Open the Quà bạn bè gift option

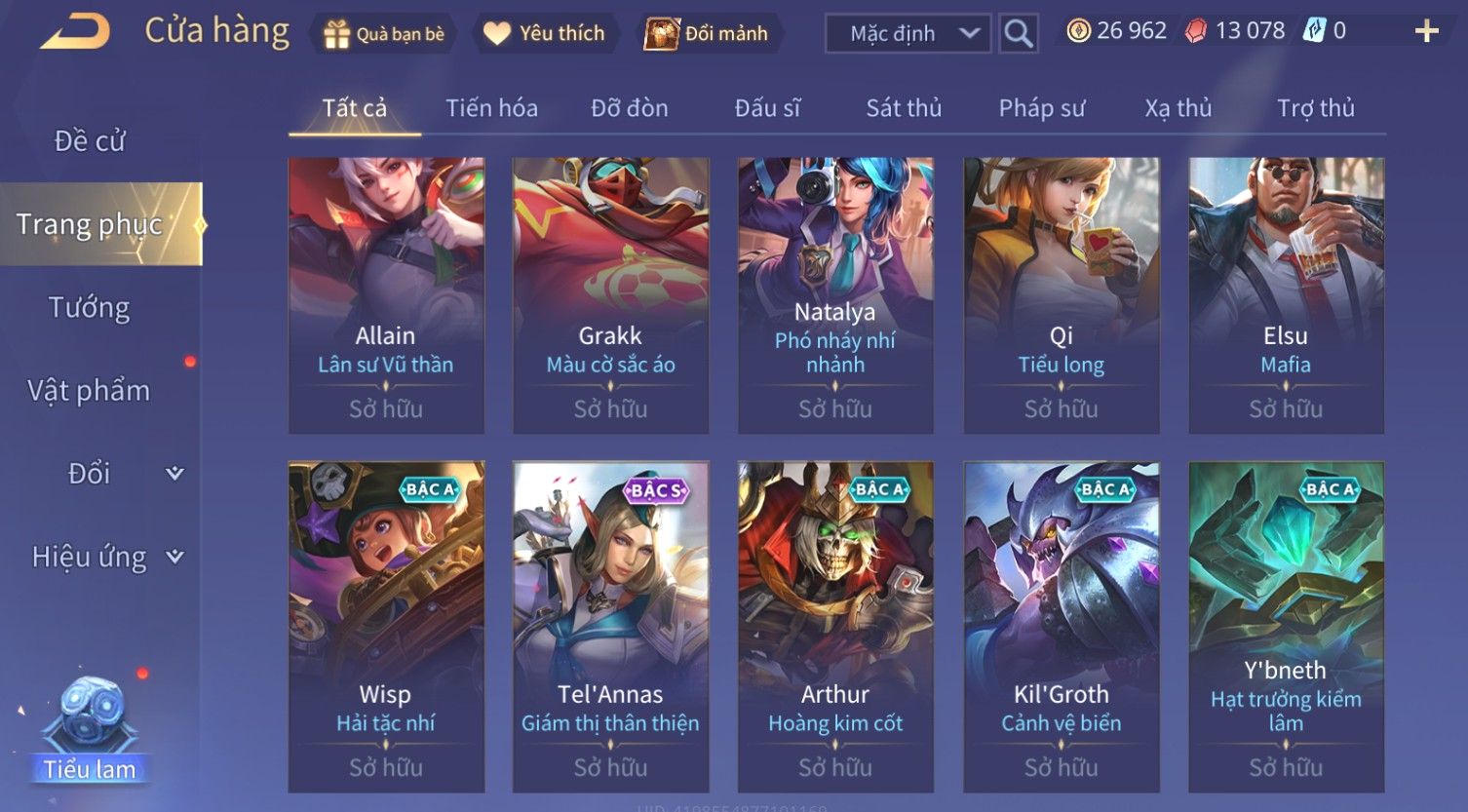tap(384, 34)
